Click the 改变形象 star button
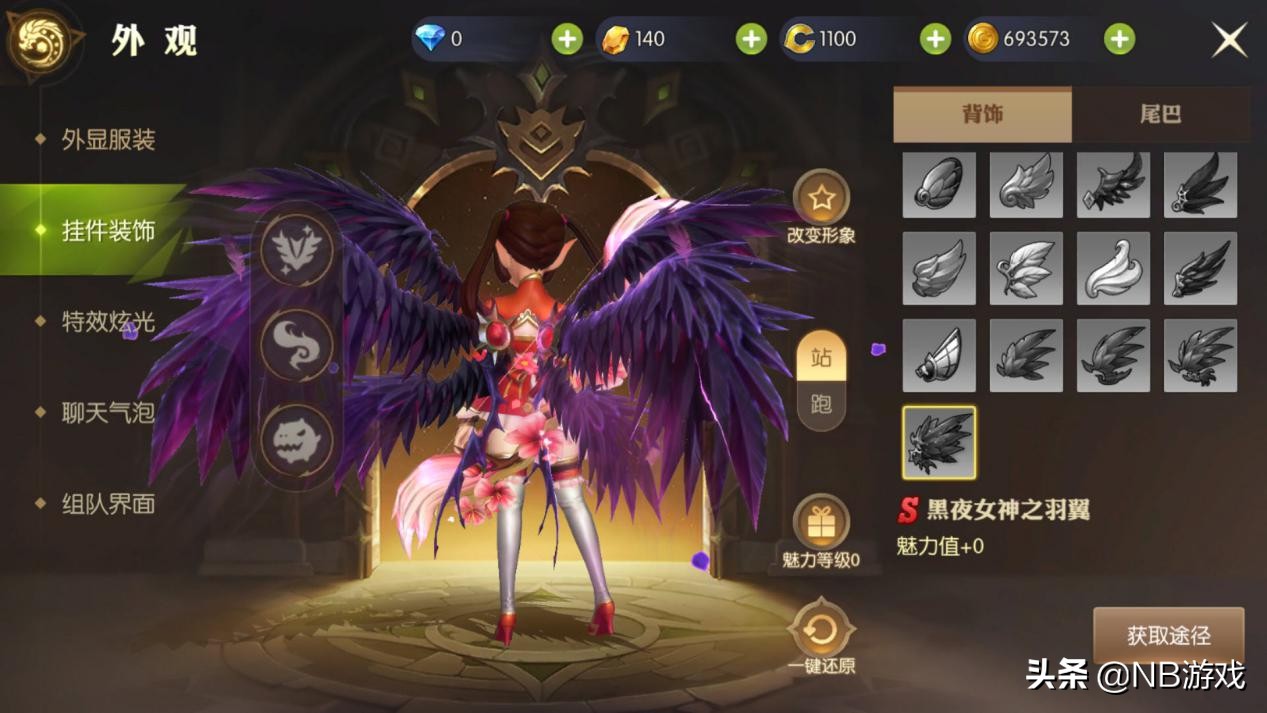This screenshot has height=713, width=1267. [821, 200]
